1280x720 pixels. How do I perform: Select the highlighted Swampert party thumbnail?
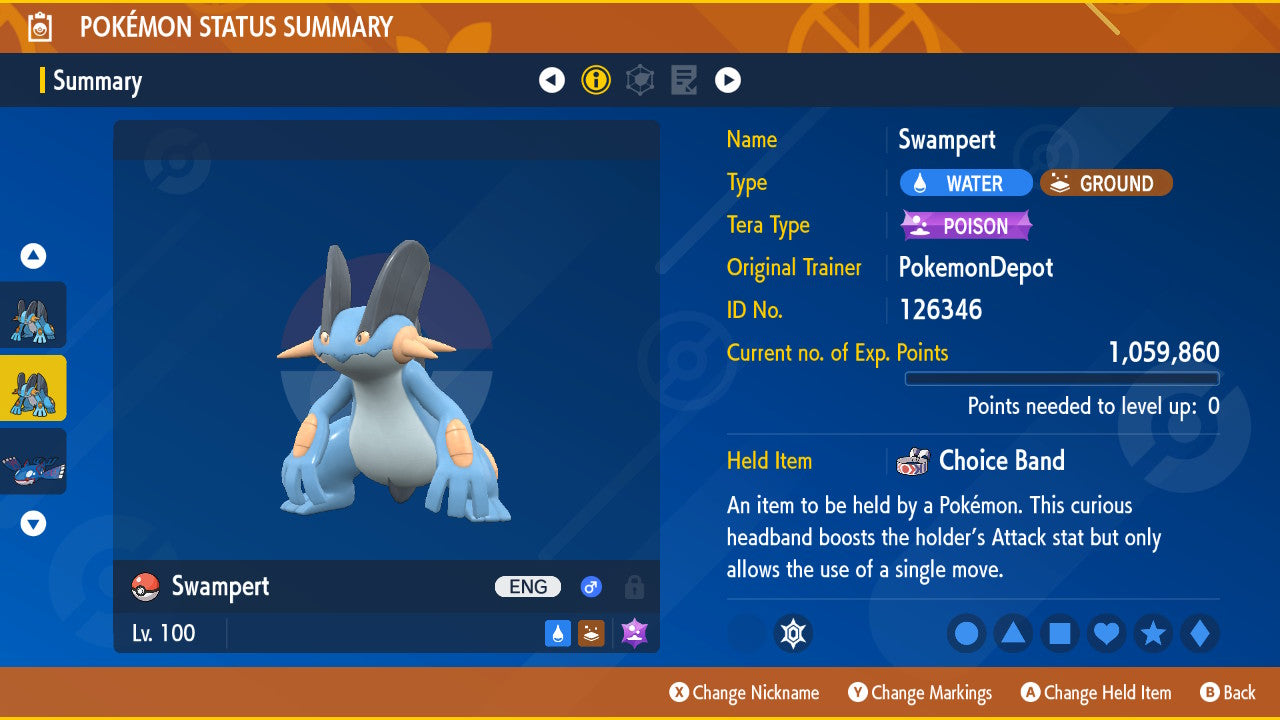click(x=34, y=388)
